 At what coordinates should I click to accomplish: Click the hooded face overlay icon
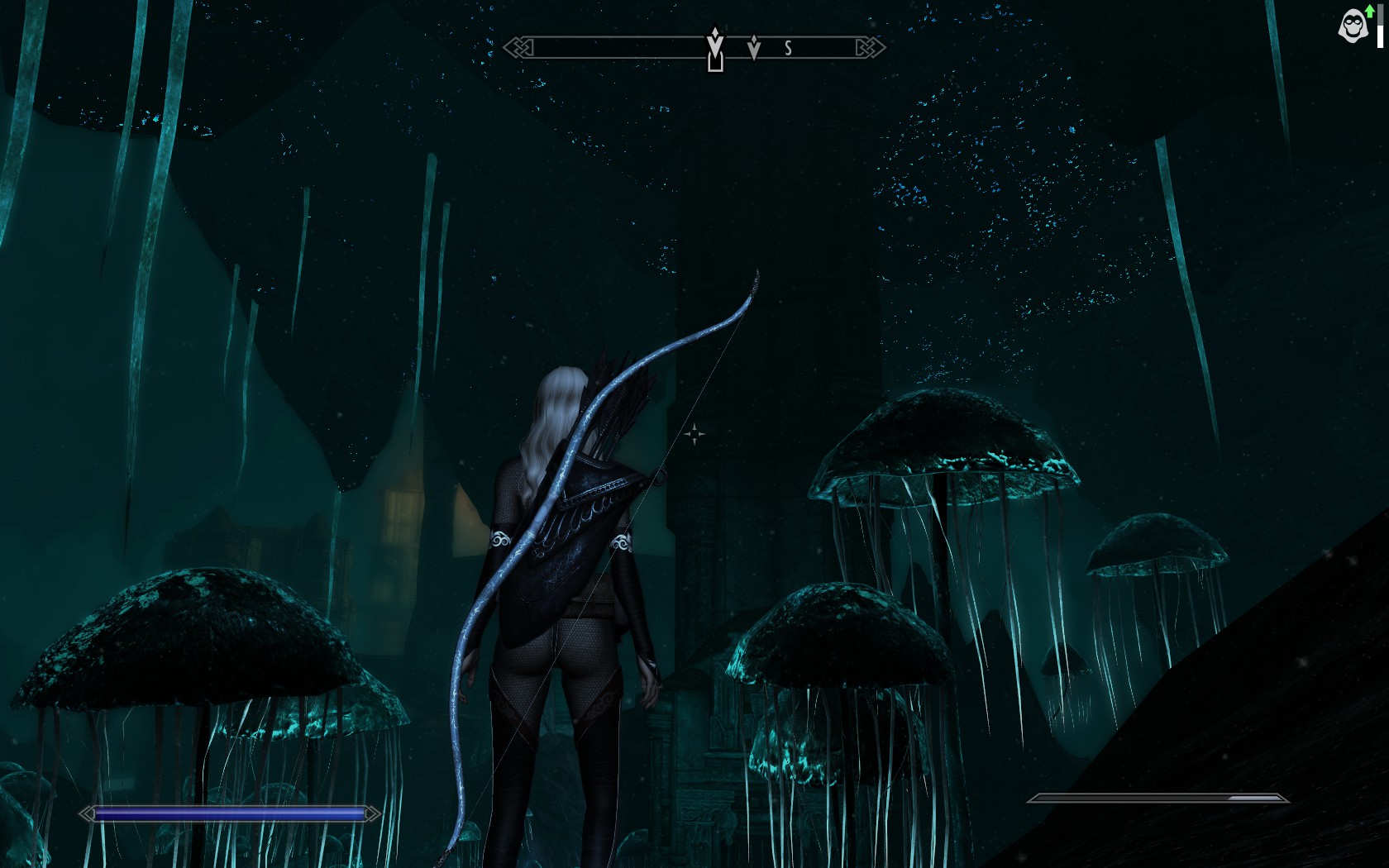(x=1353, y=26)
